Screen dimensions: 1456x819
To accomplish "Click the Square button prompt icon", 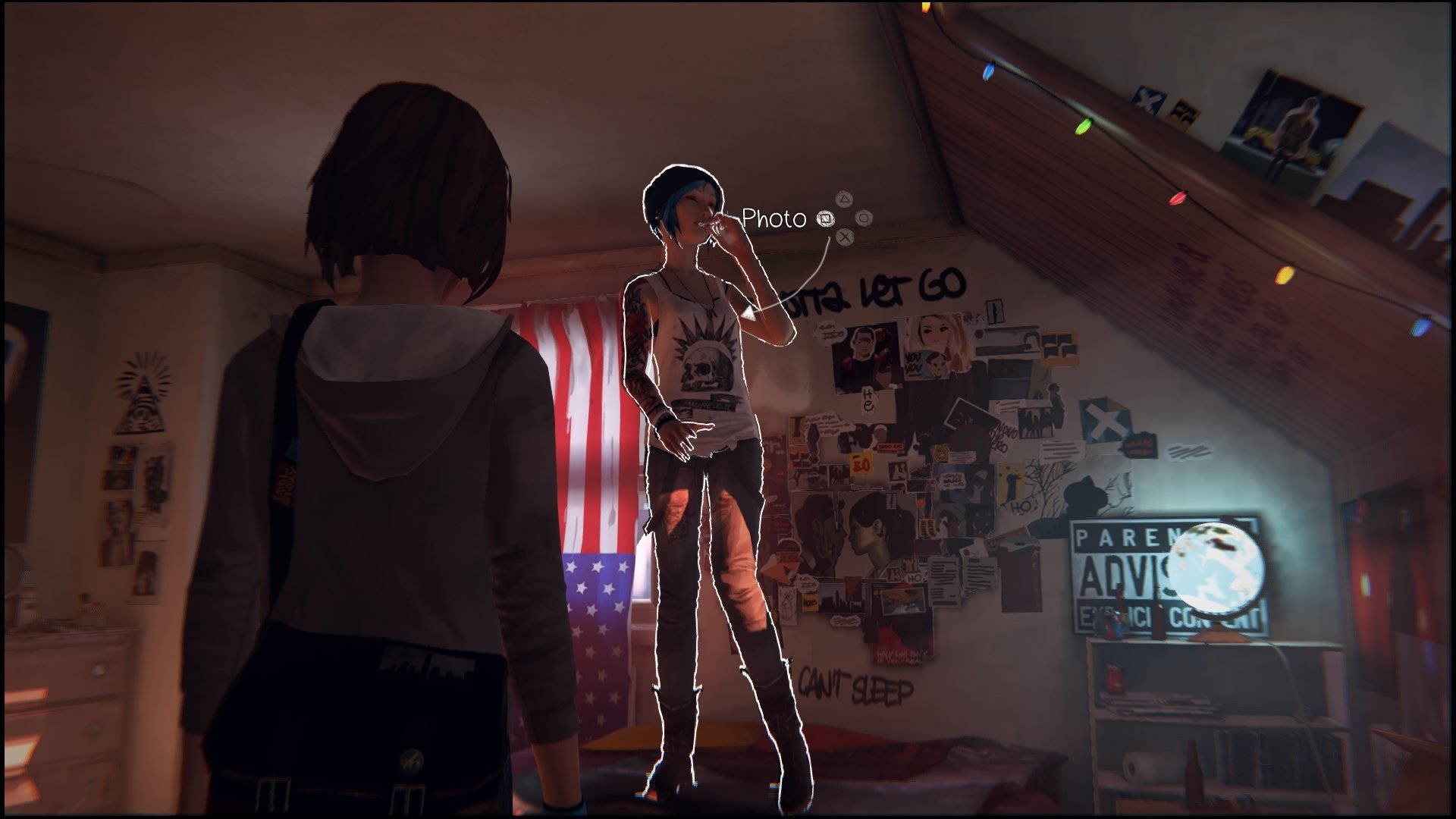I will click(826, 220).
